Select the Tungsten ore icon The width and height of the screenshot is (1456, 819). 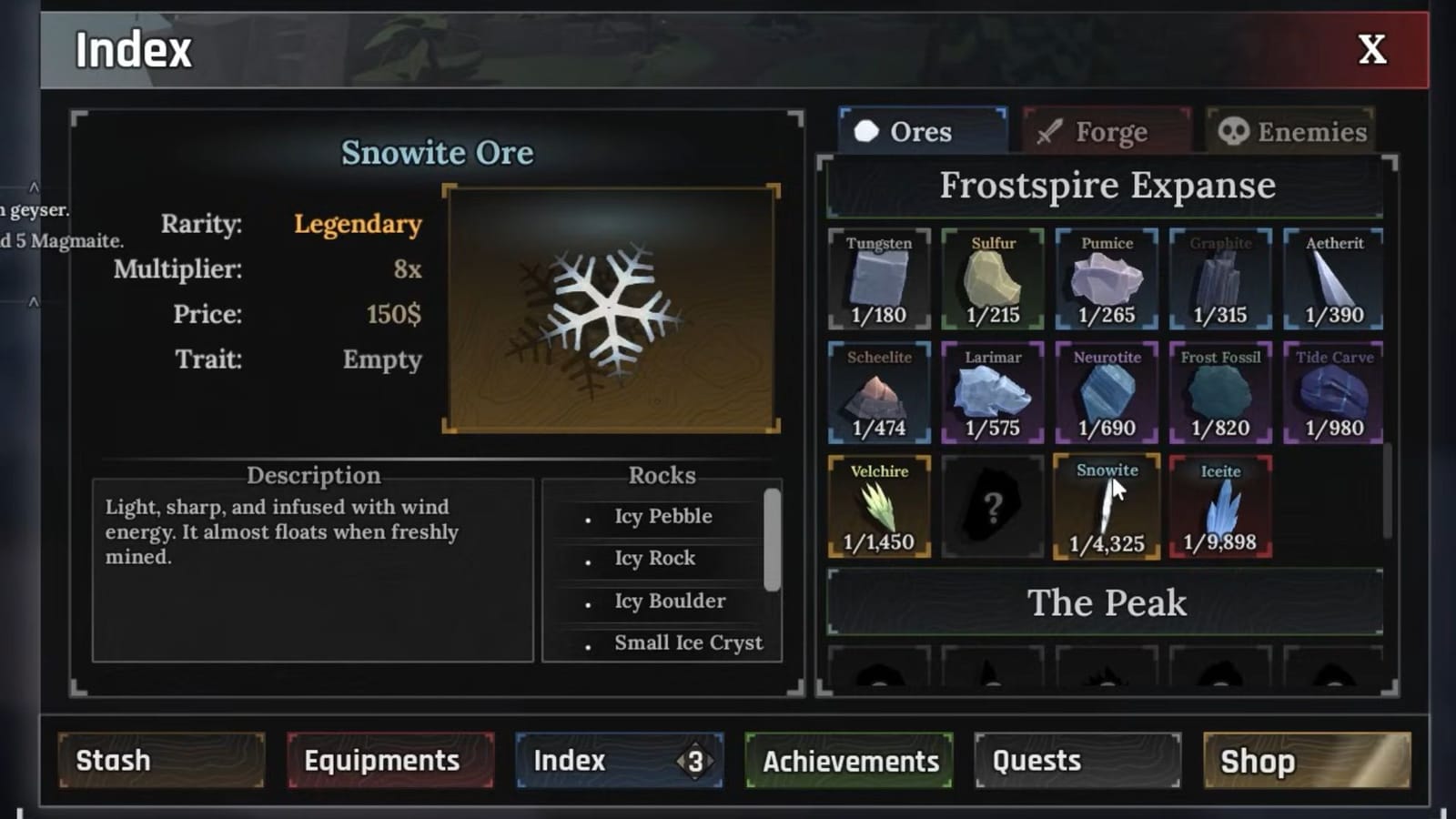coord(879,279)
